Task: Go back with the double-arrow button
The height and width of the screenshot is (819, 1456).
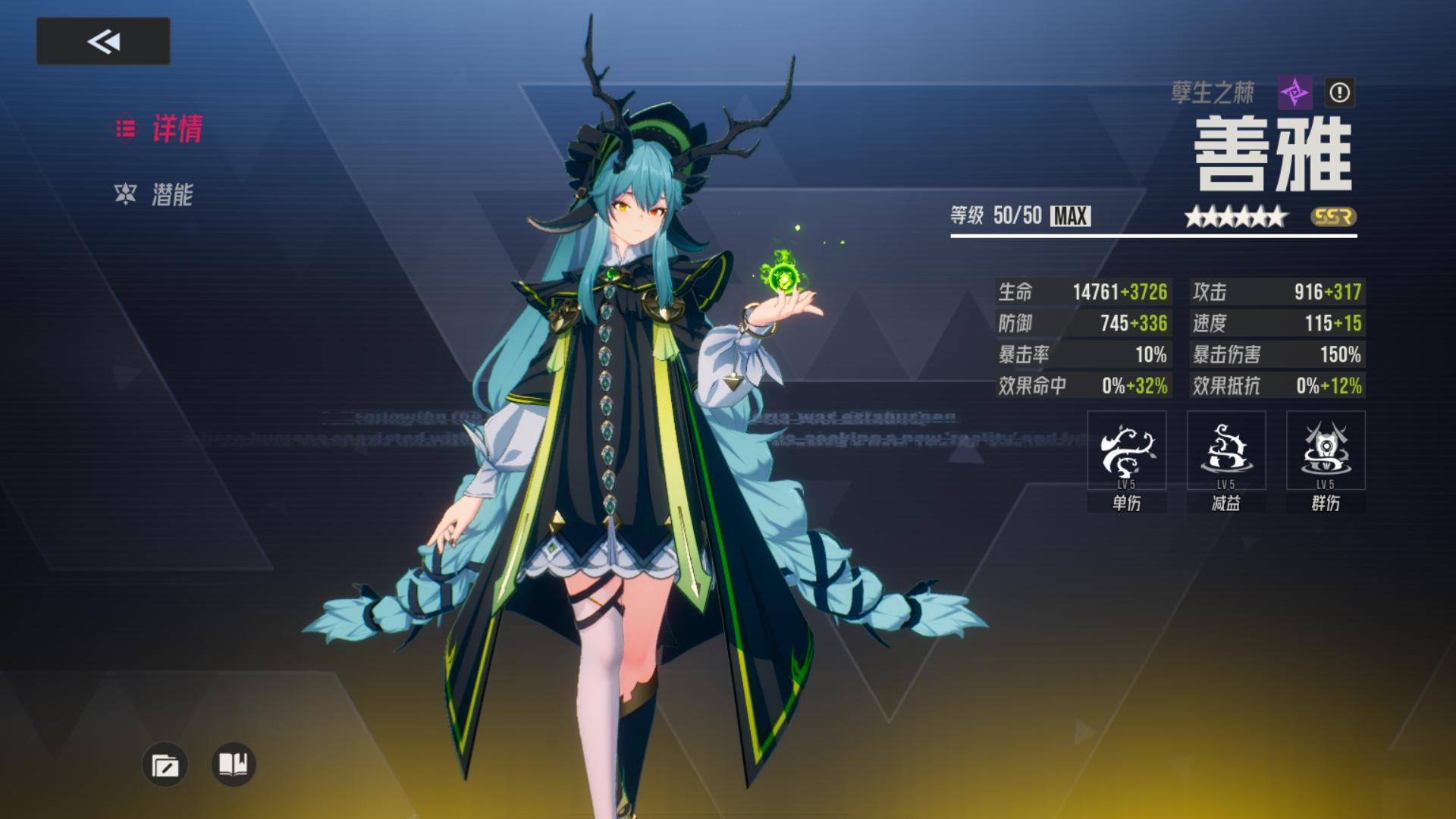Action: pos(103,41)
